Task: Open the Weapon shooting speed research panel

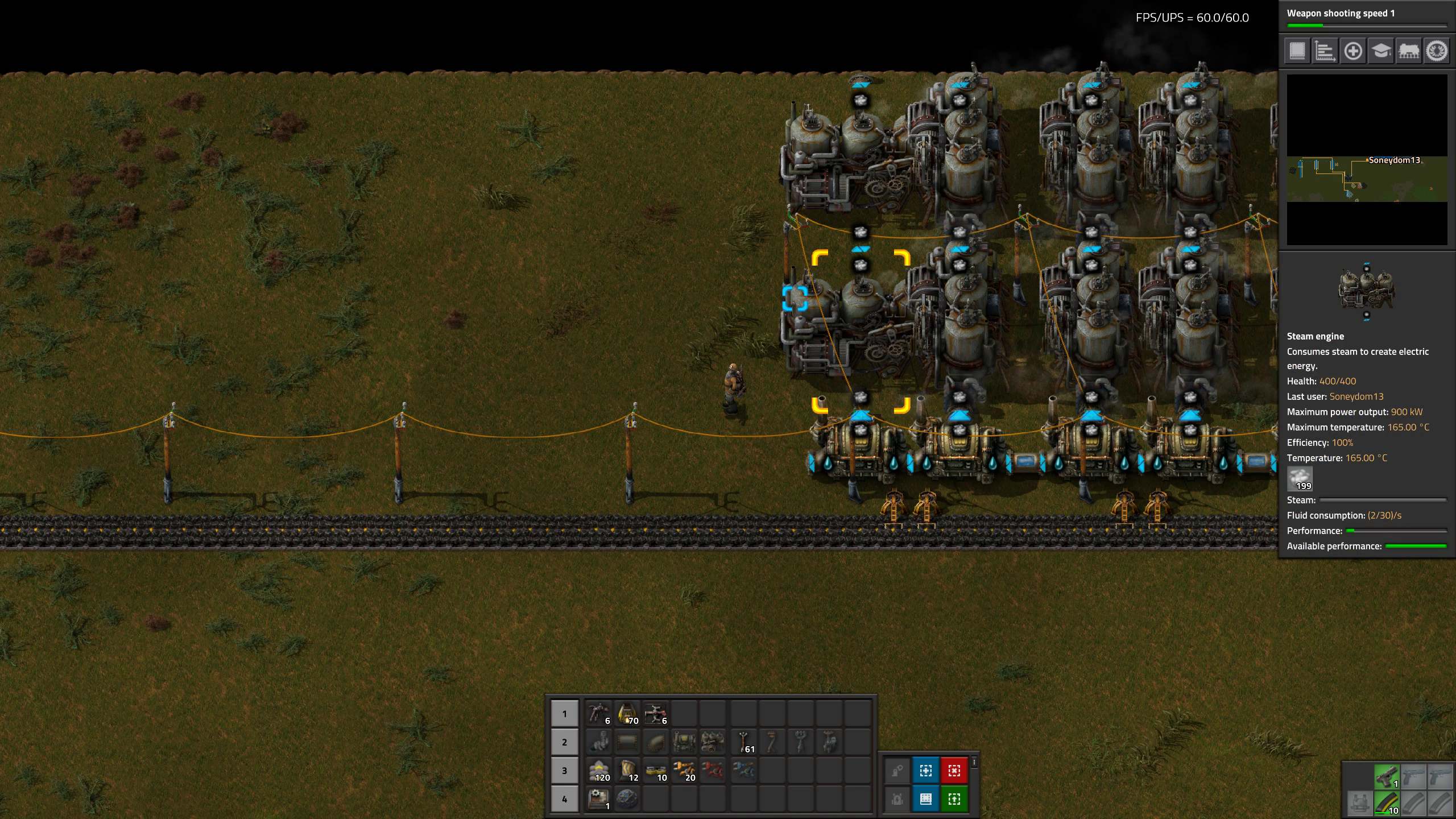Action: [1366, 16]
